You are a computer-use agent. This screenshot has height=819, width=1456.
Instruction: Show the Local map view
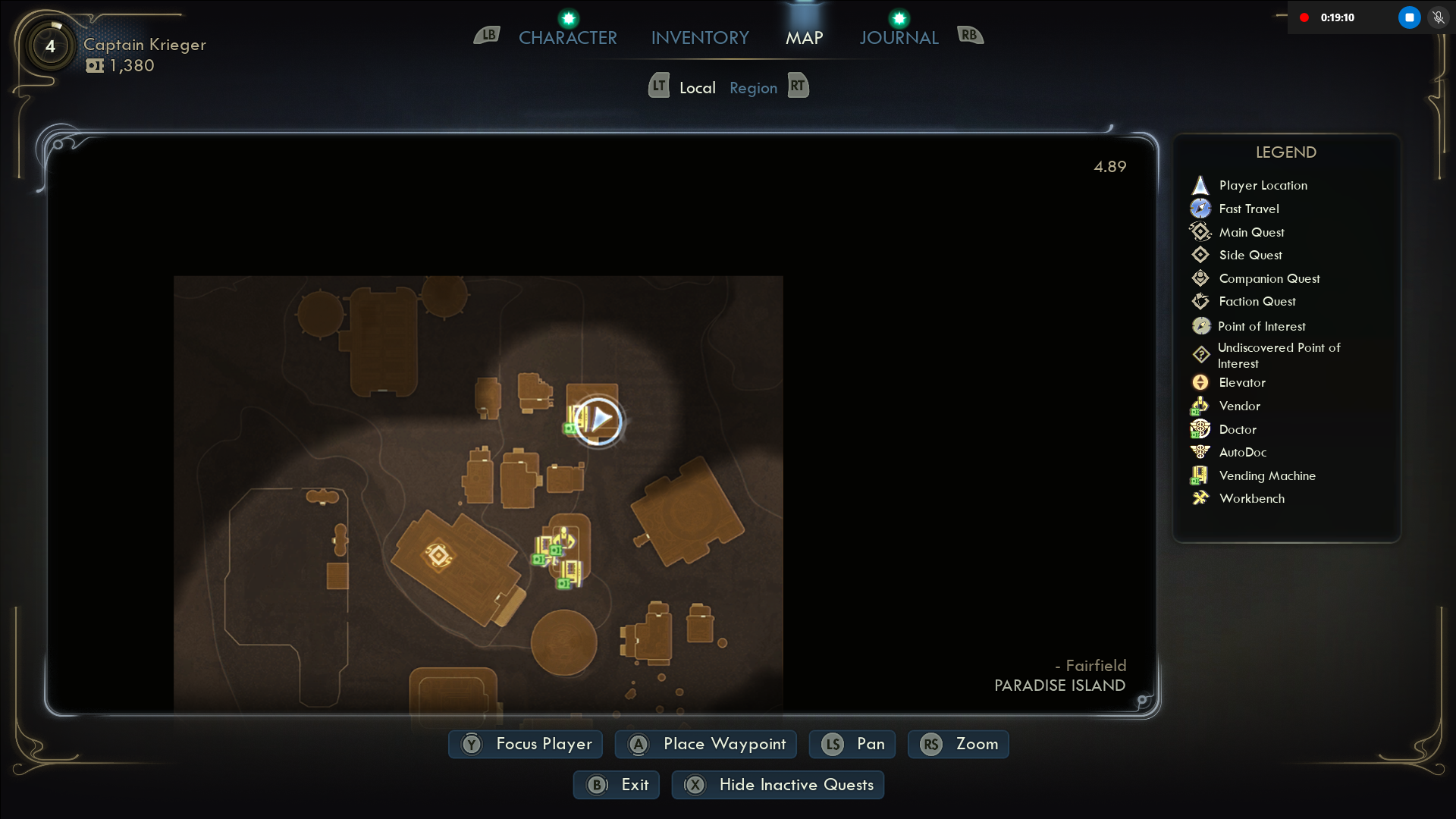coord(697,88)
